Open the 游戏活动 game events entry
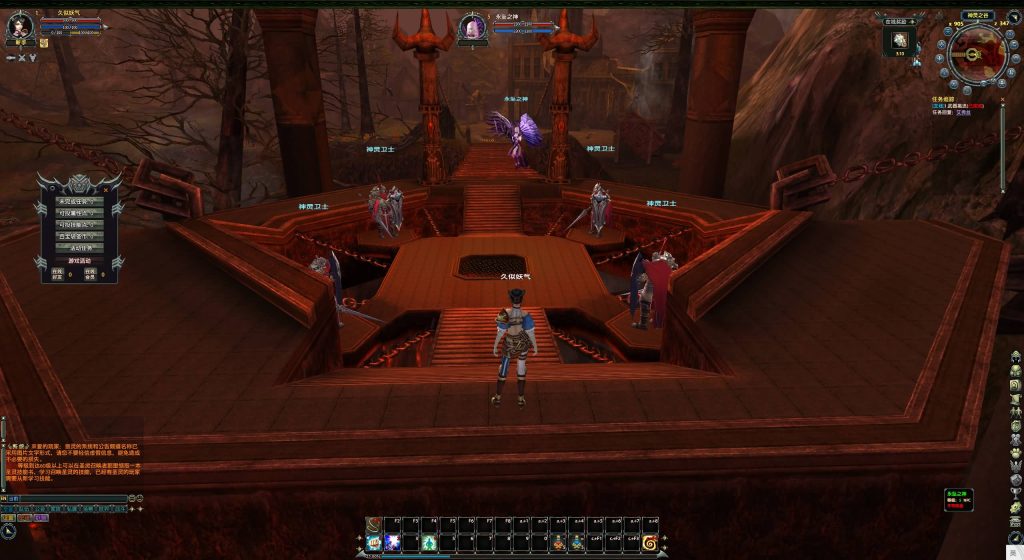The image size is (1024, 560). [x=79, y=260]
